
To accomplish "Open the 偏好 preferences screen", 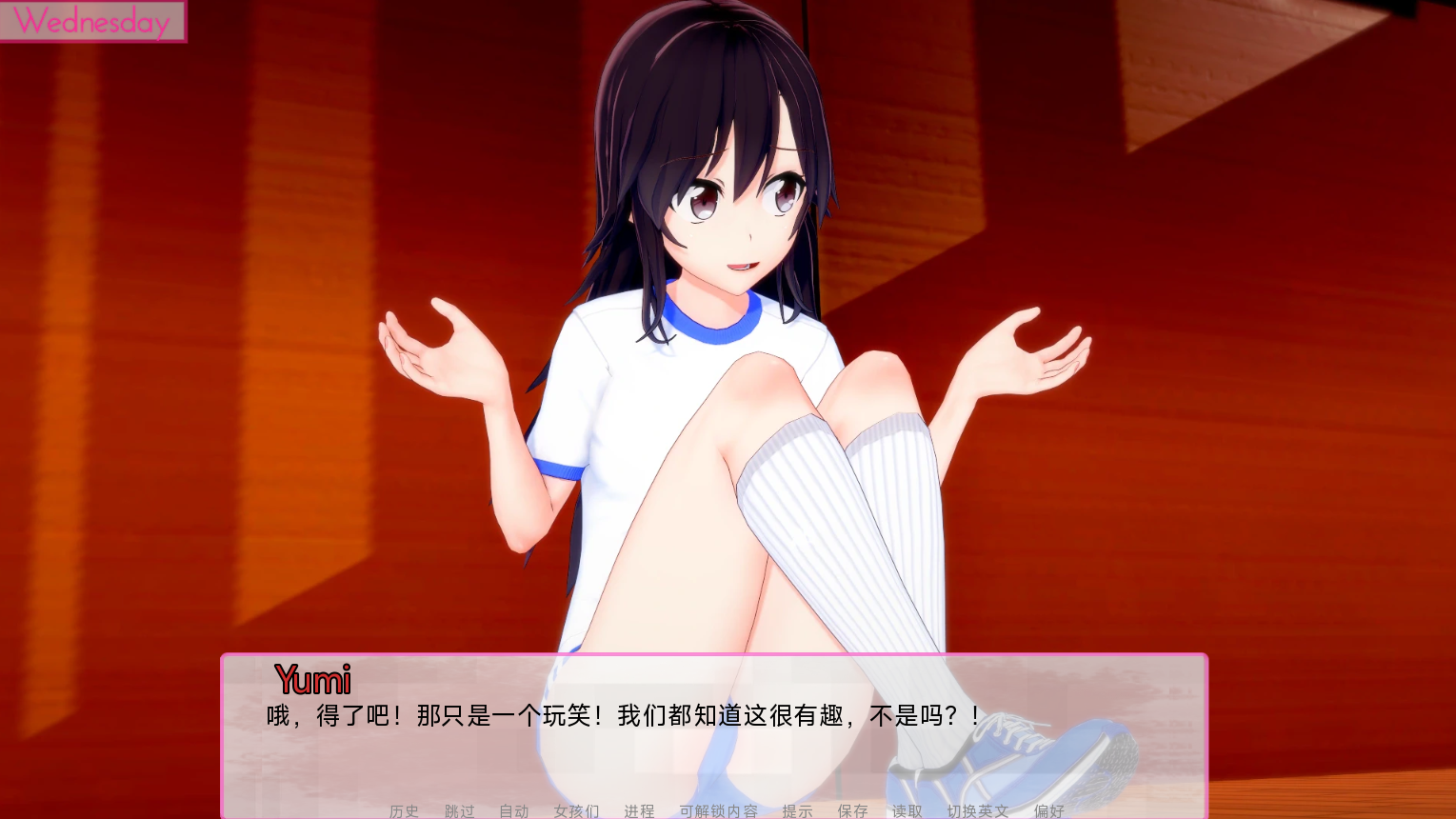I will tap(1047, 811).
